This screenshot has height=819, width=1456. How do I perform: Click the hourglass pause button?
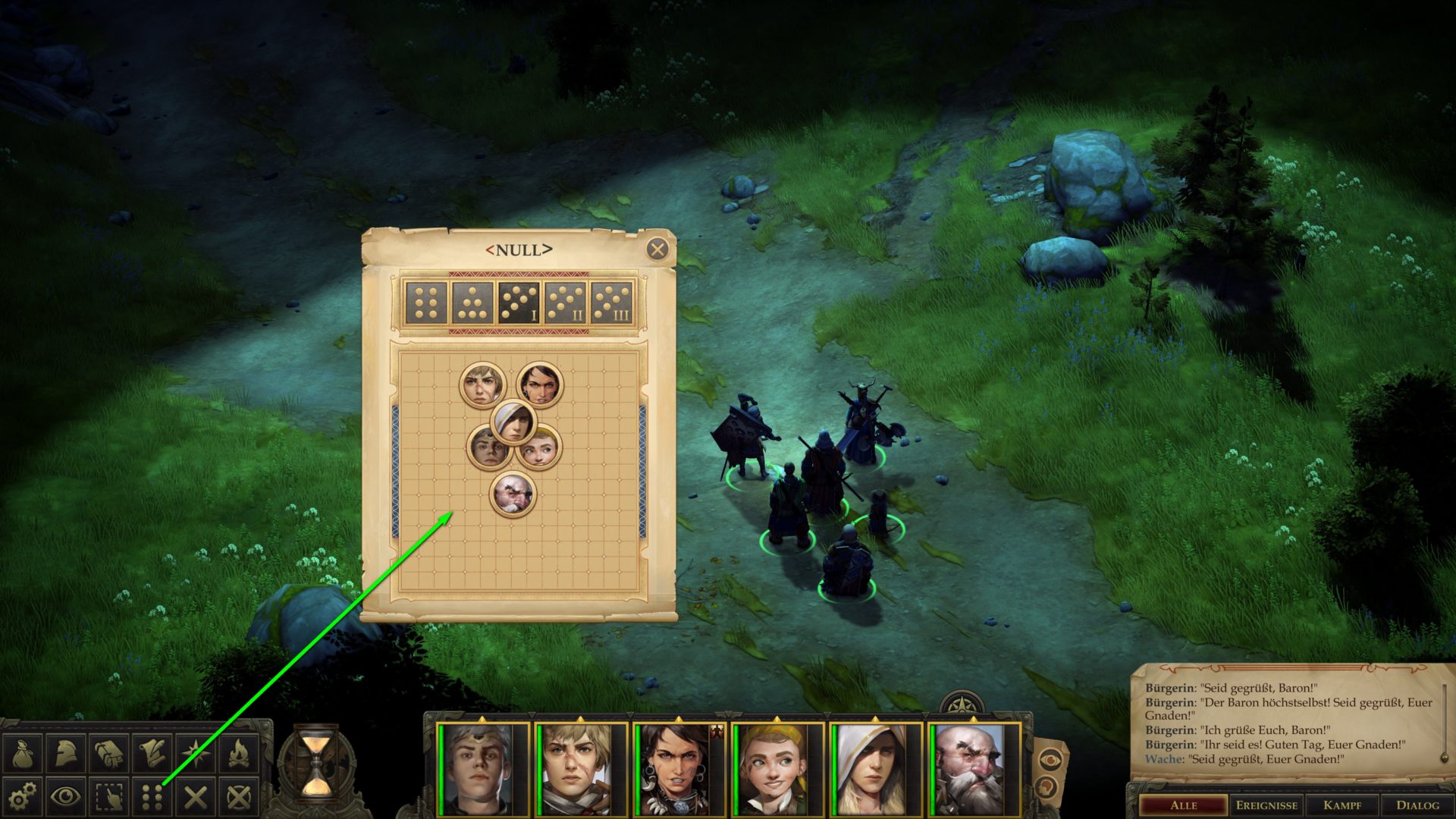[316, 764]
